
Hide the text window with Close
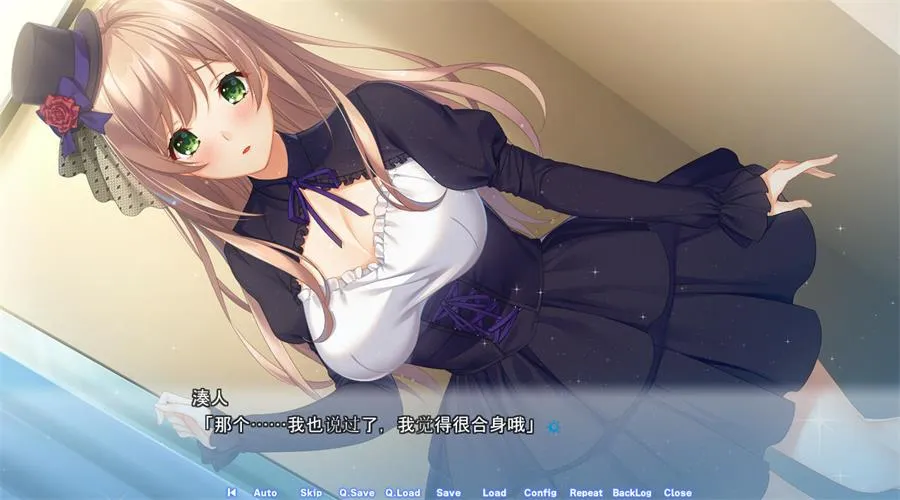[x=677, y=492]
